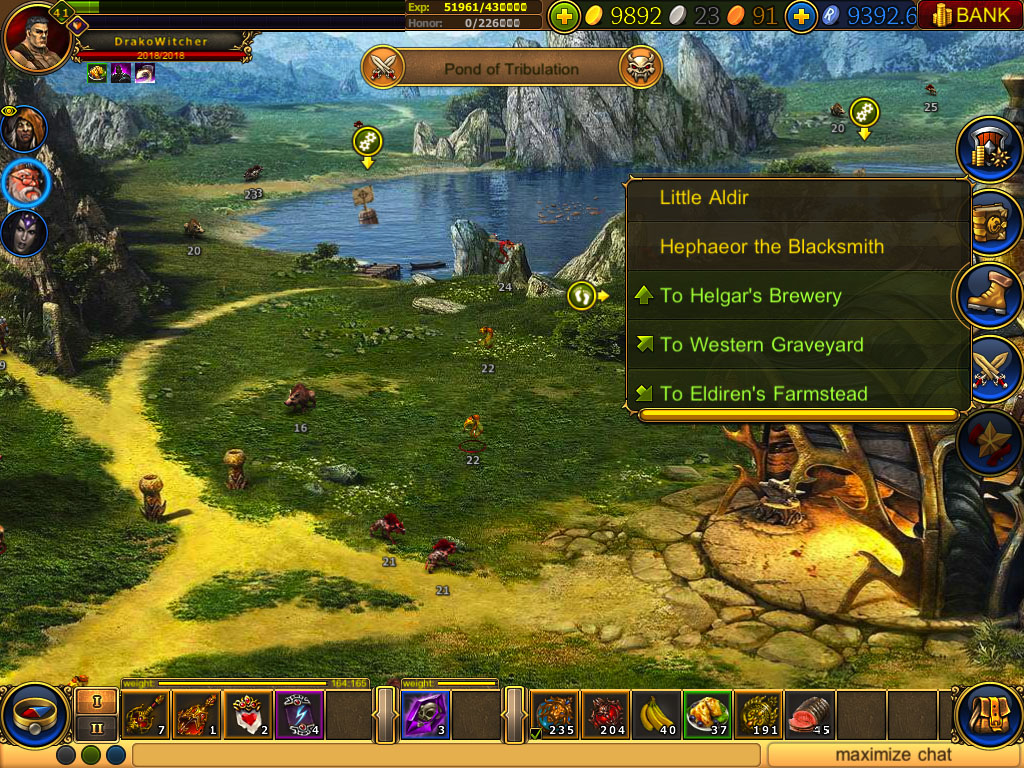This screenshot has height=768, width=1024.
Task: Select To Eldiren's Farmstead
Action: 763,394
